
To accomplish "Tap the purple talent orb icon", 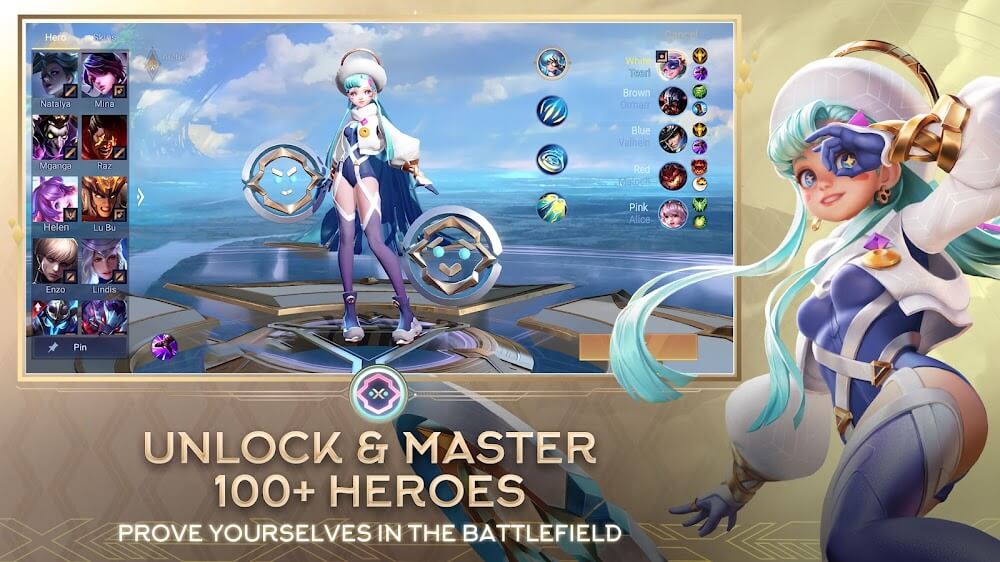I will tap(164, 347).
